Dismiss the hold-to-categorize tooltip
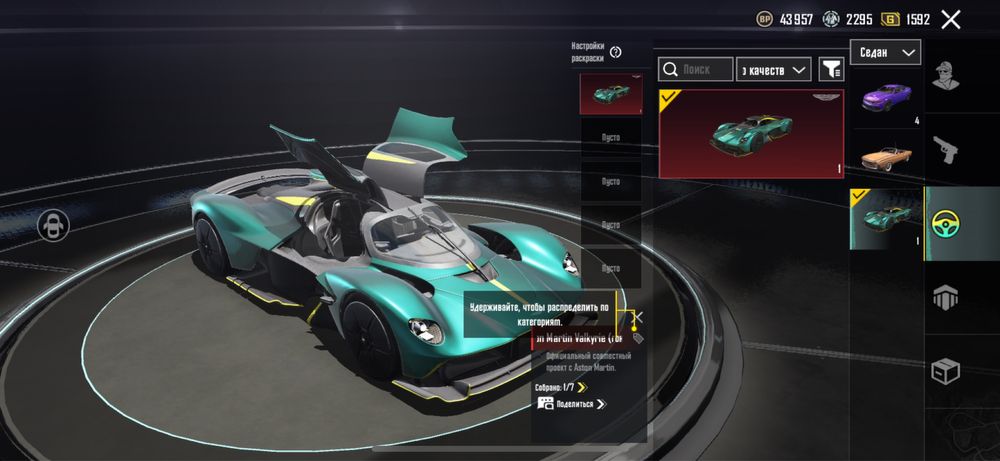This screenshot has height=461, width=1000. (638, 318)
